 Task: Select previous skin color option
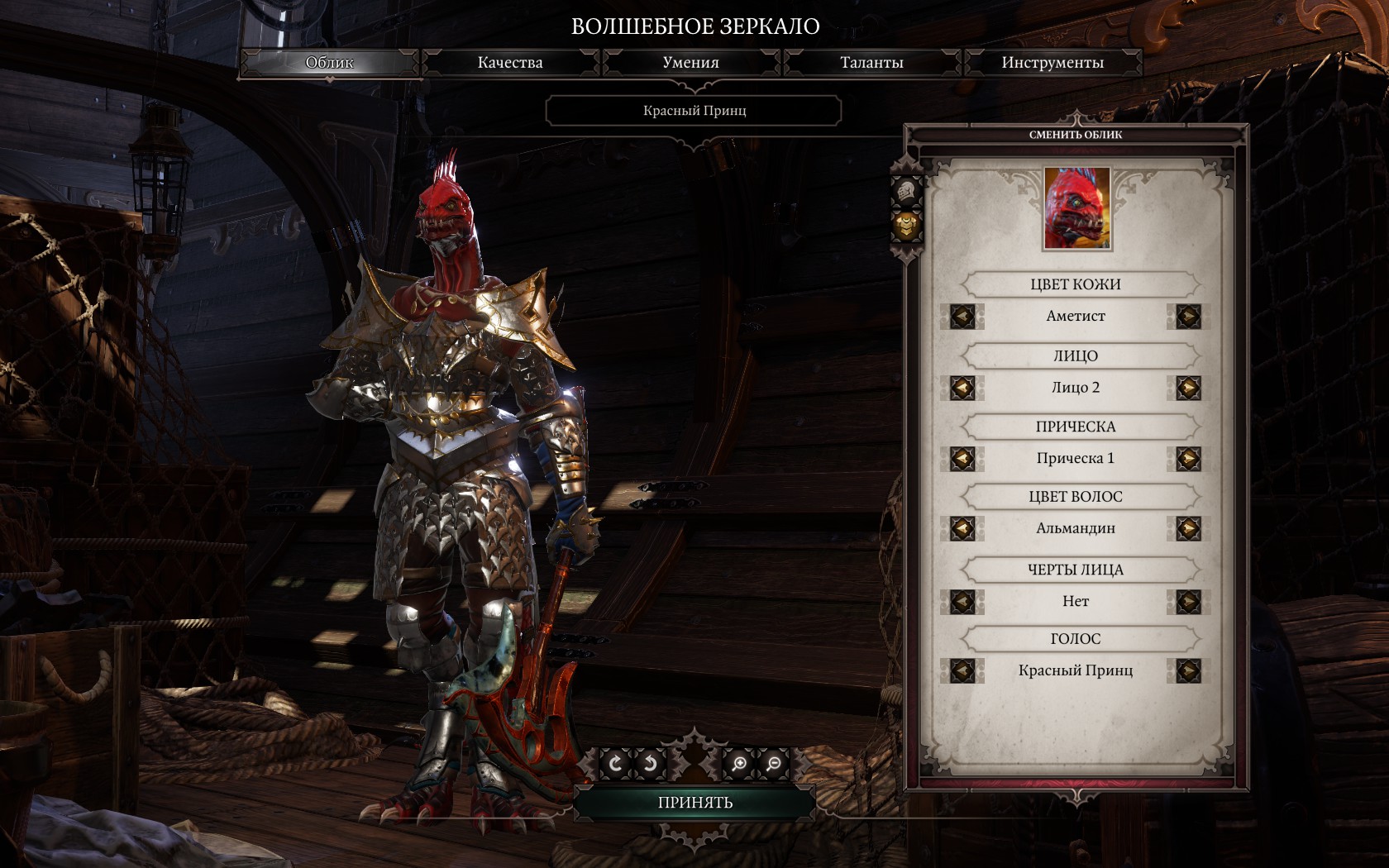coord(962,317)
